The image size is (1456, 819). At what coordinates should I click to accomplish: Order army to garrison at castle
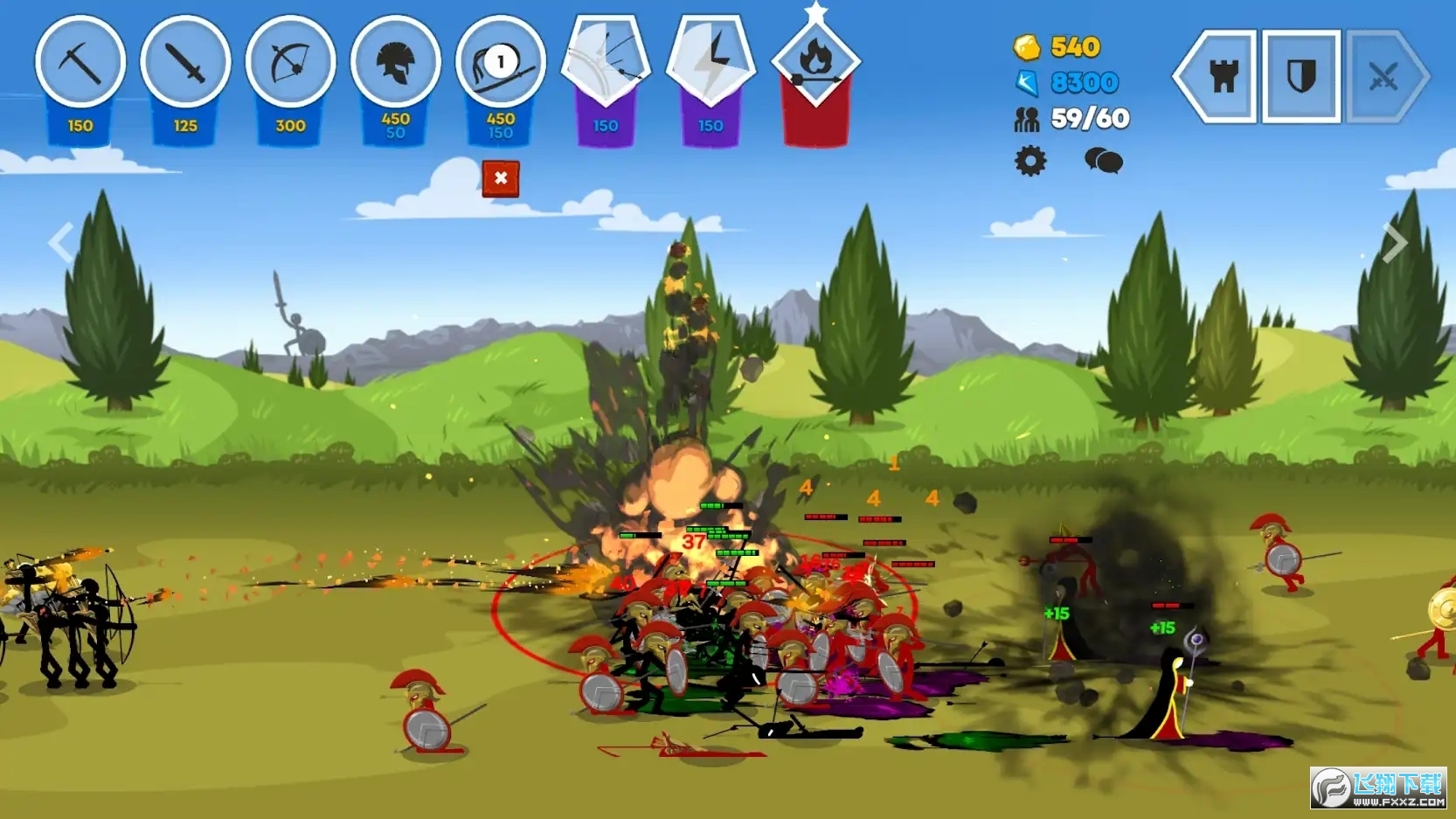(x=1223, y=77)
